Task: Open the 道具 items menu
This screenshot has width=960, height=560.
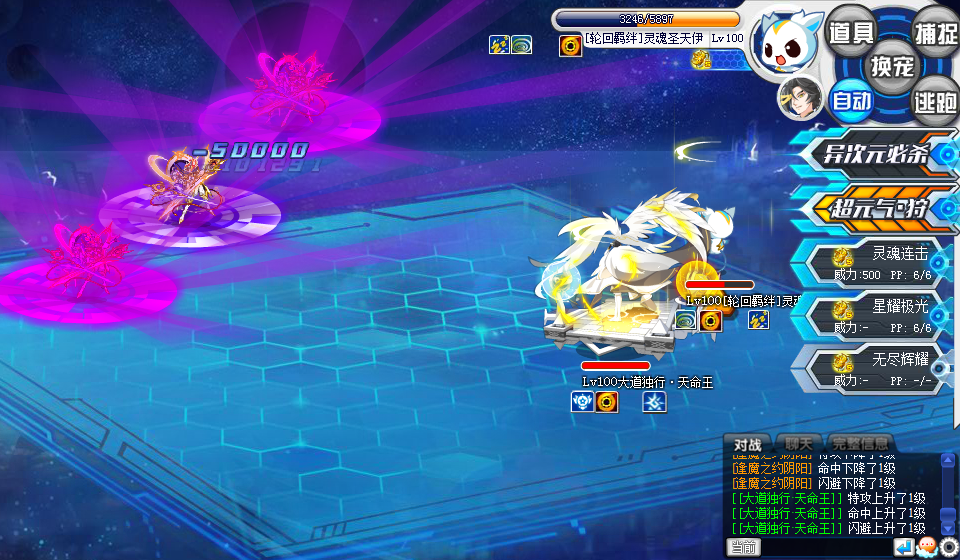Action: [851, 32]
